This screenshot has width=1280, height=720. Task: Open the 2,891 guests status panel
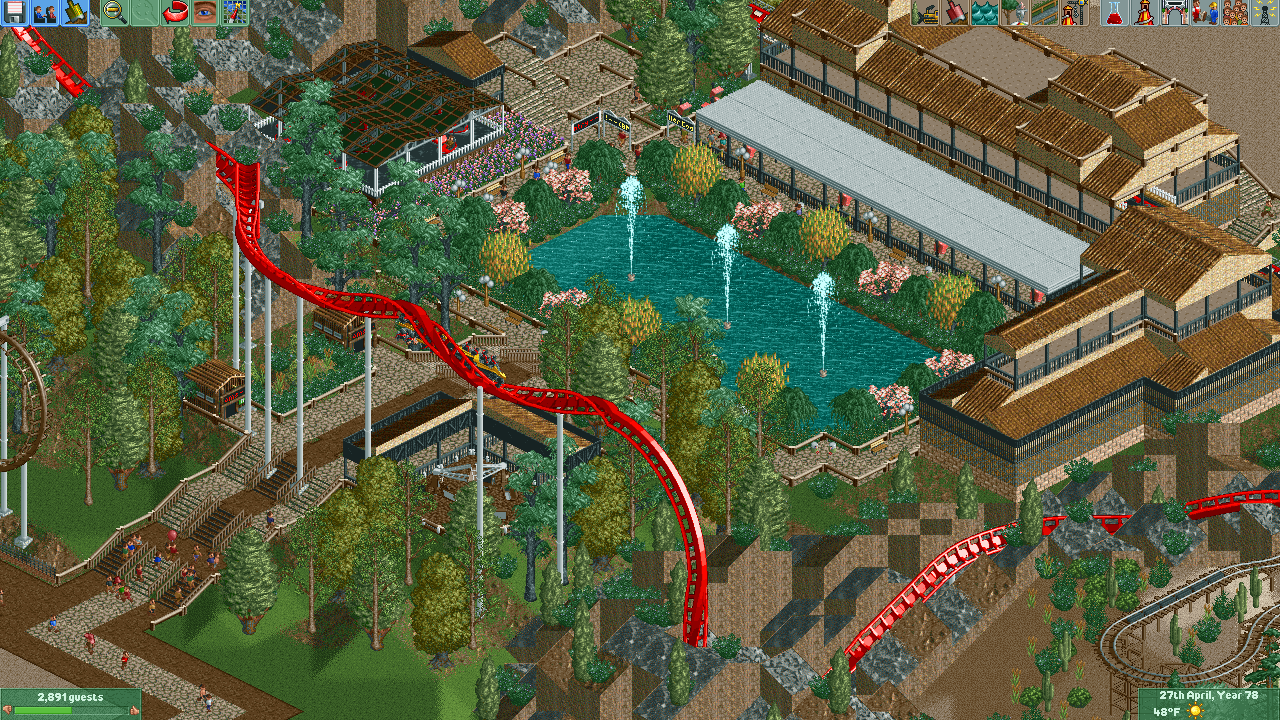click(x=70, y=703)
